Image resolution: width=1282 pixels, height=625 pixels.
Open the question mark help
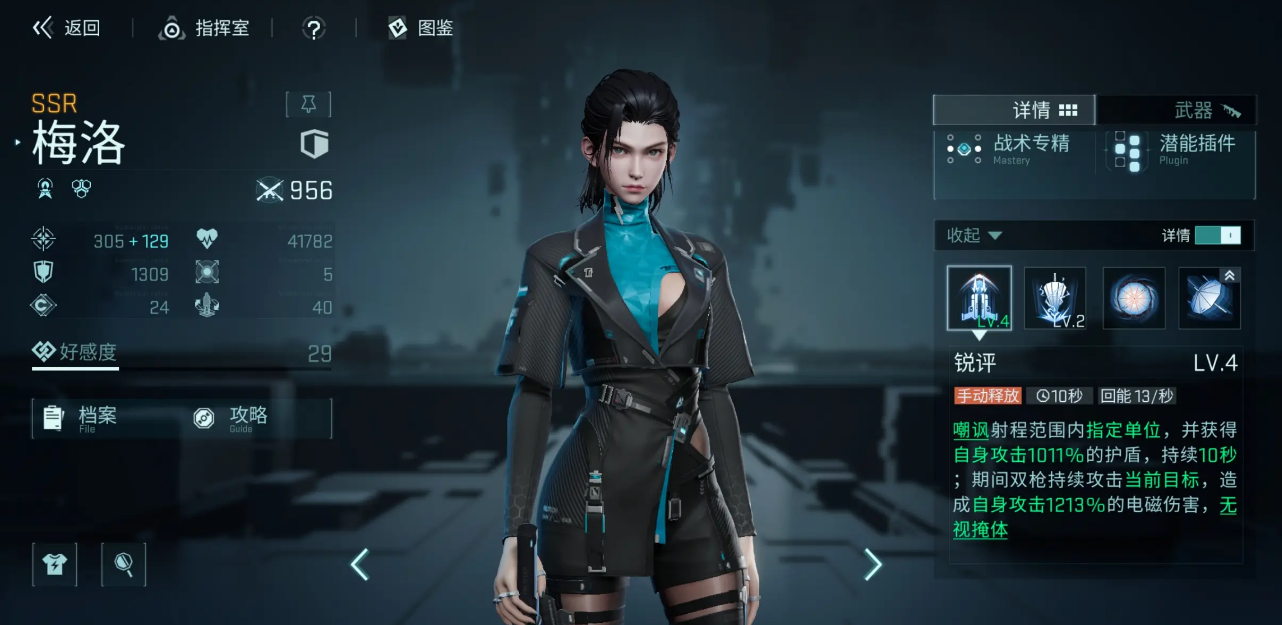point(314,29)
